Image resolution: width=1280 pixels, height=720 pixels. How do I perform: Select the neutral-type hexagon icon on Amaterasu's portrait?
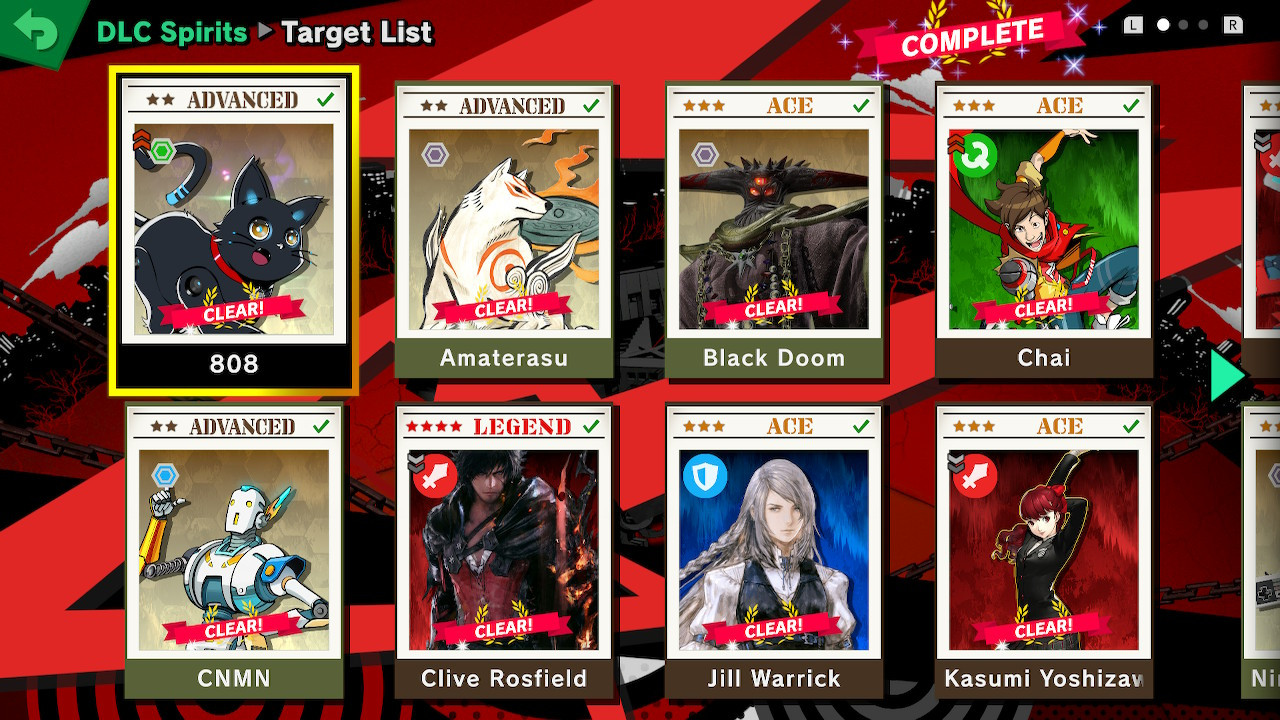tap(434, 156)
